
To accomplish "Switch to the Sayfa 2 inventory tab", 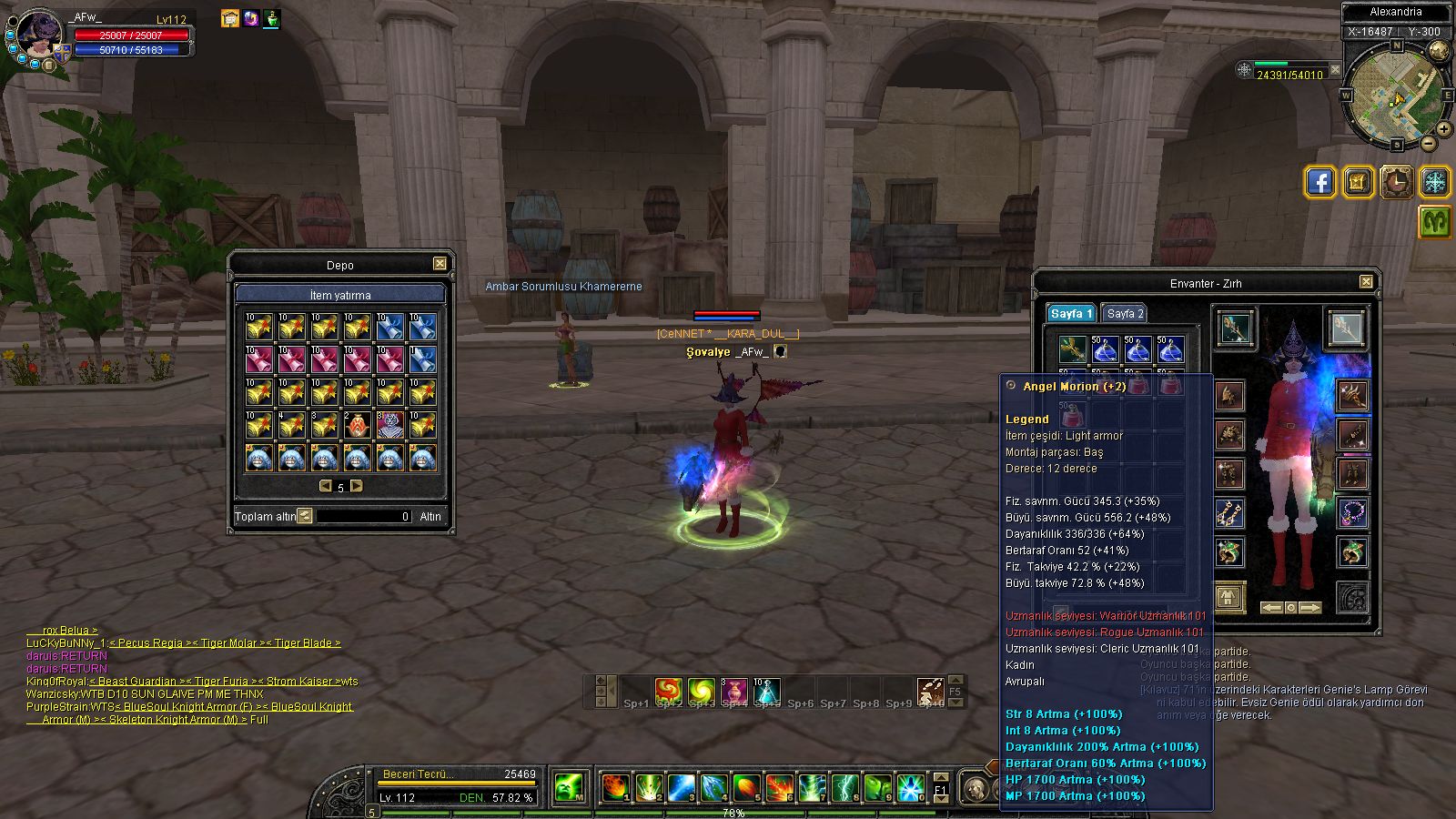I will pyautogui.click(x=1125, y=313).
